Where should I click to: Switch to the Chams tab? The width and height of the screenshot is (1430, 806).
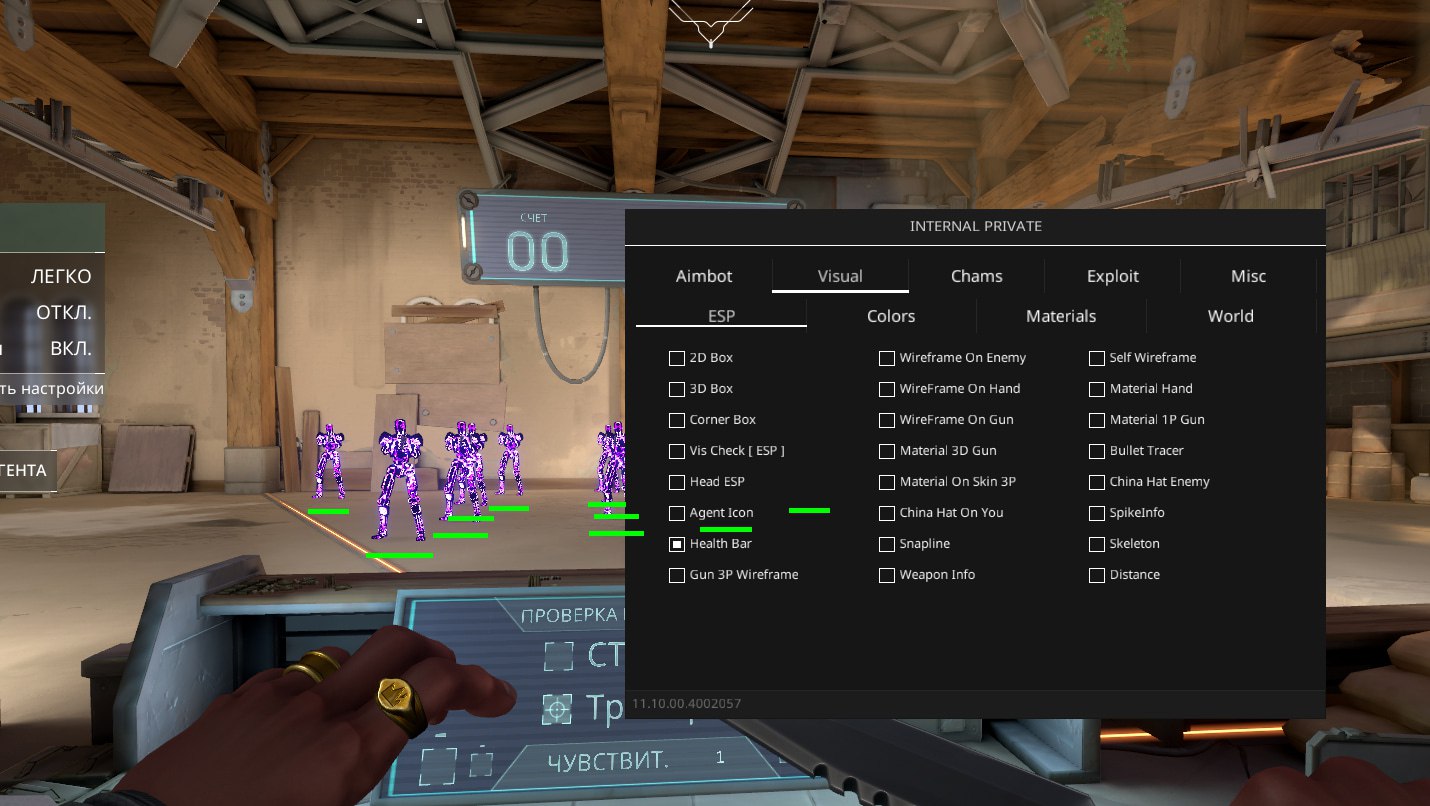tap(976, 276)
